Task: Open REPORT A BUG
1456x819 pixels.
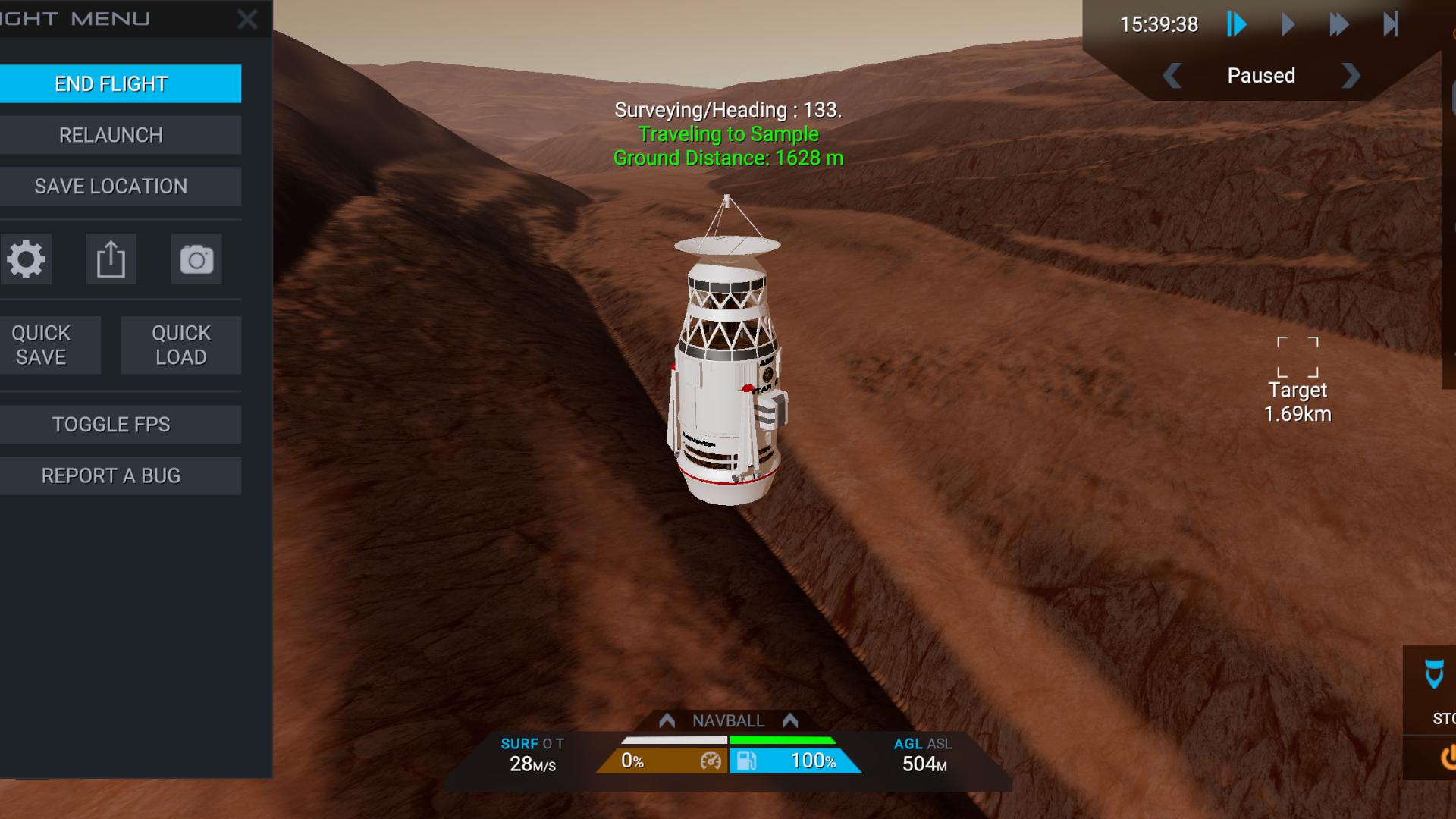Action: pos(111,476)
